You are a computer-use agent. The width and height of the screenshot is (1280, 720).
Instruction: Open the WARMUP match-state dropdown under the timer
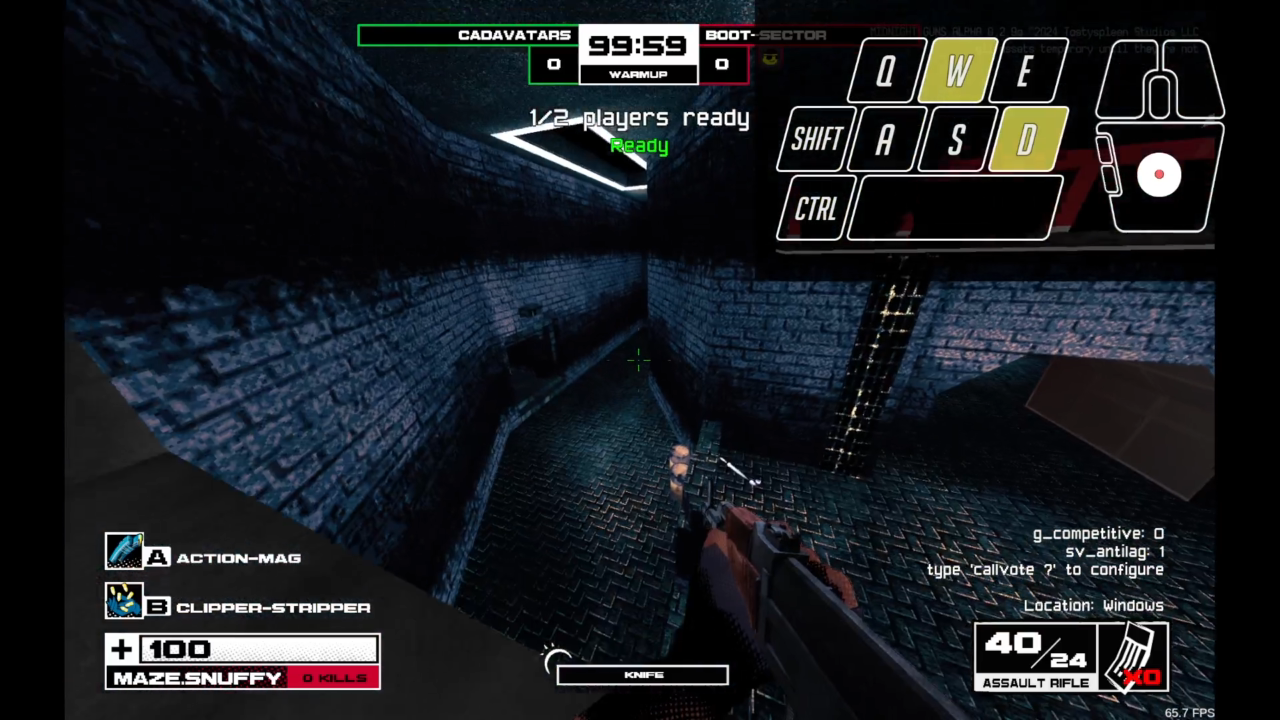point(639,73)
